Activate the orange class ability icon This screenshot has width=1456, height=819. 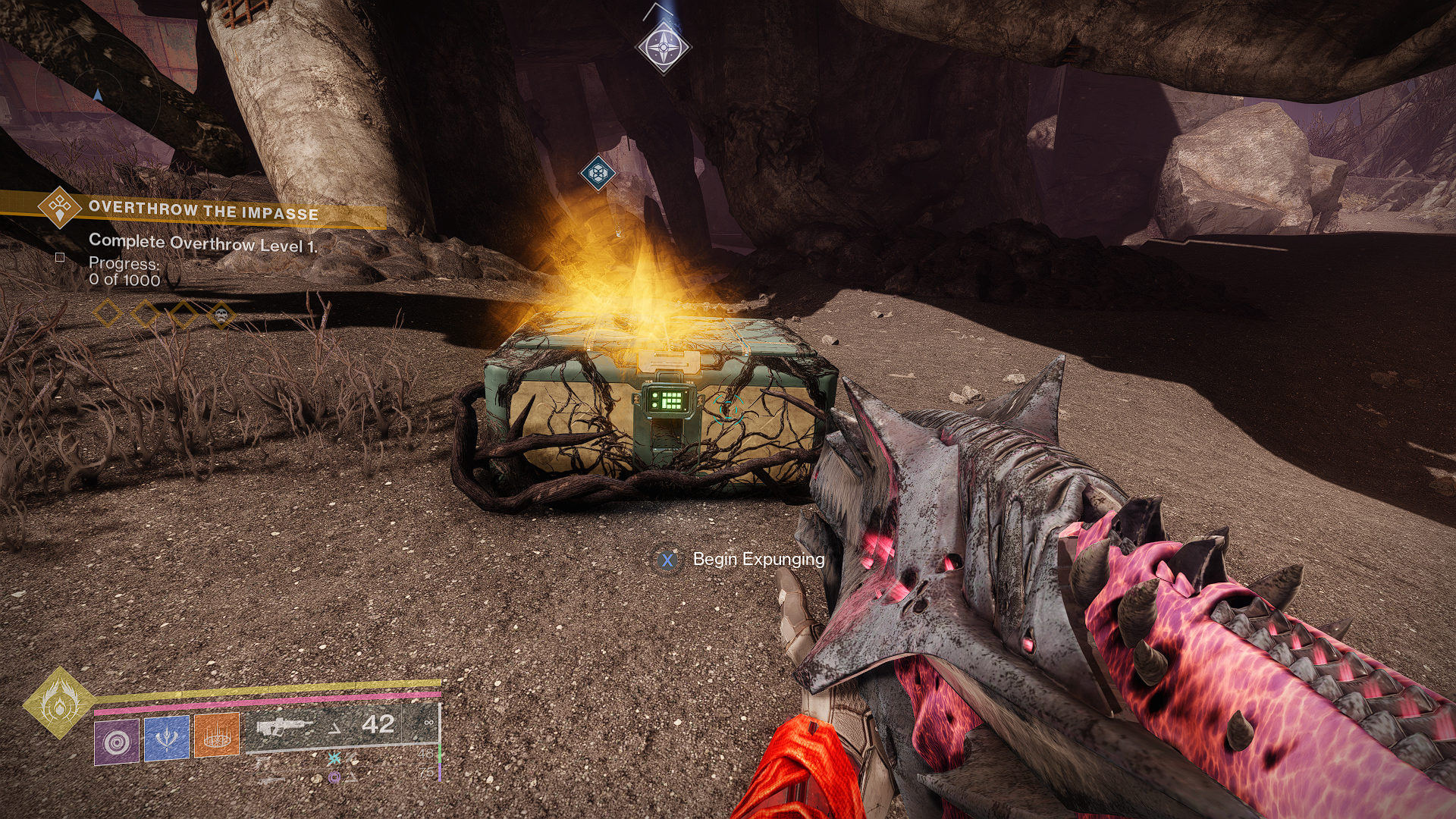coord(217,734)
